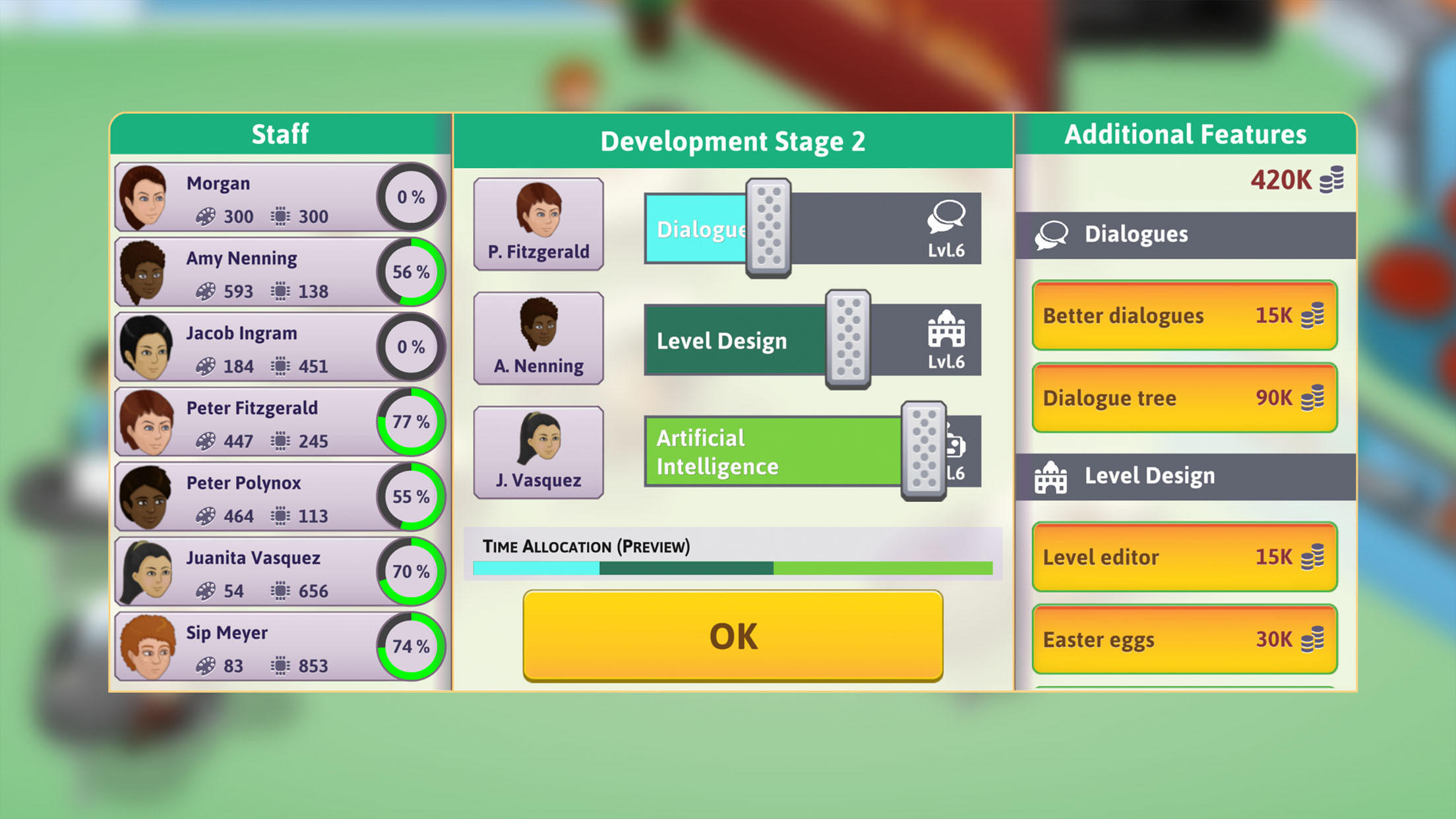Select the Staff panel header
This screenshot has height=819, width=1456.
point(280,134)
